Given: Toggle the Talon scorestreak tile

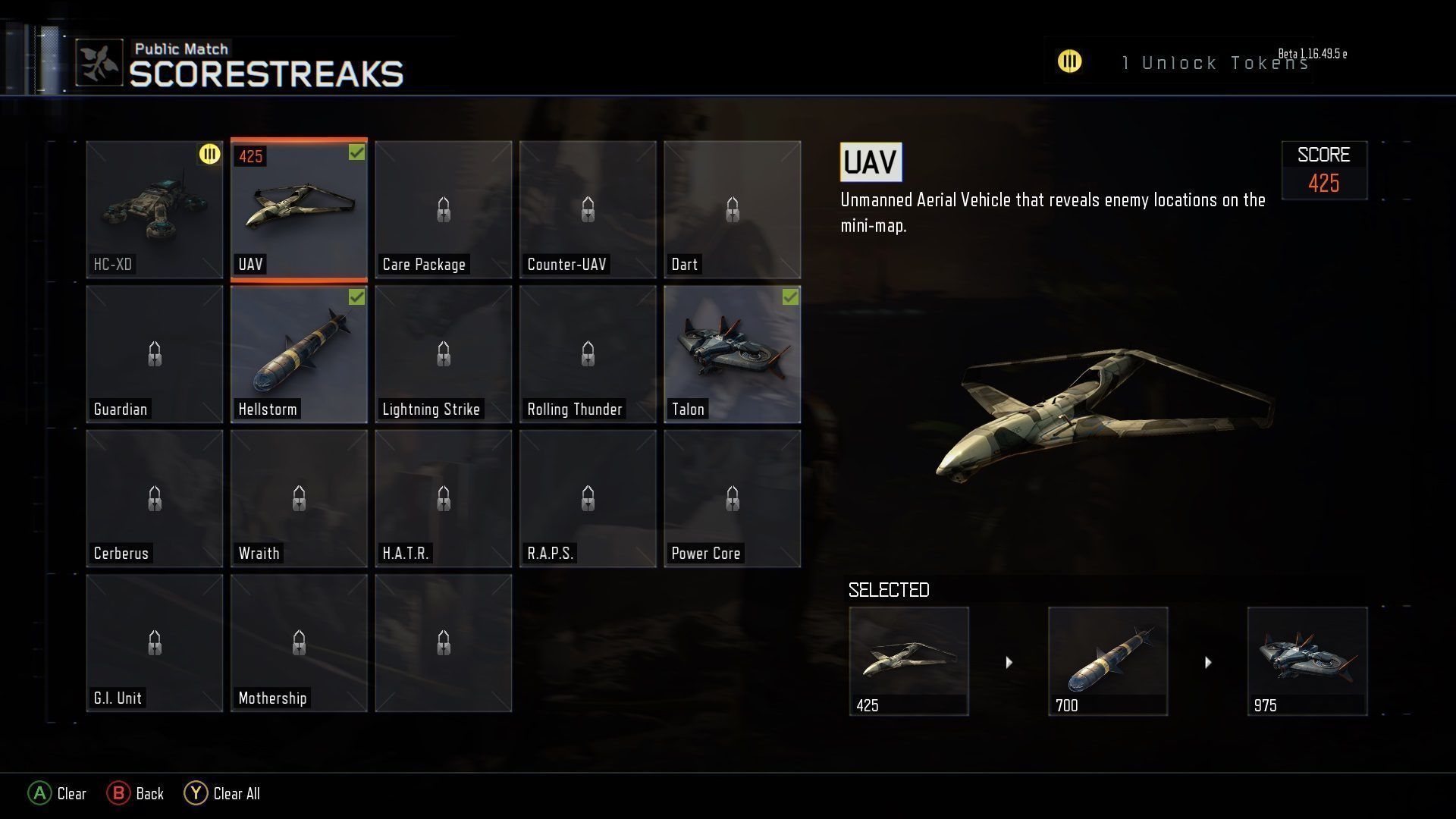Looking at the screenshot, I should tap(732, 354).
